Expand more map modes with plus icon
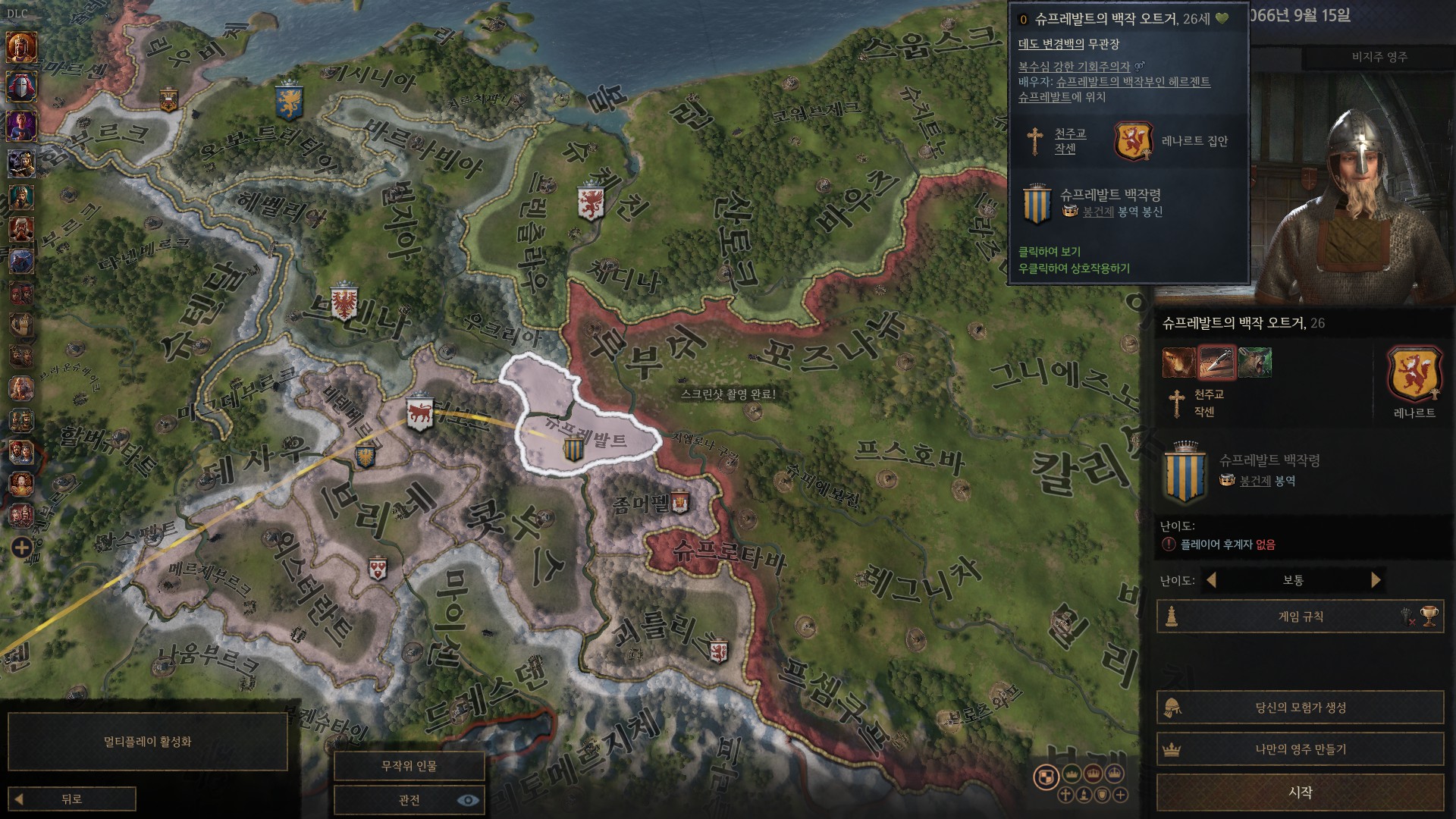Screen dimensions: 1456x819 [1120, 795]
